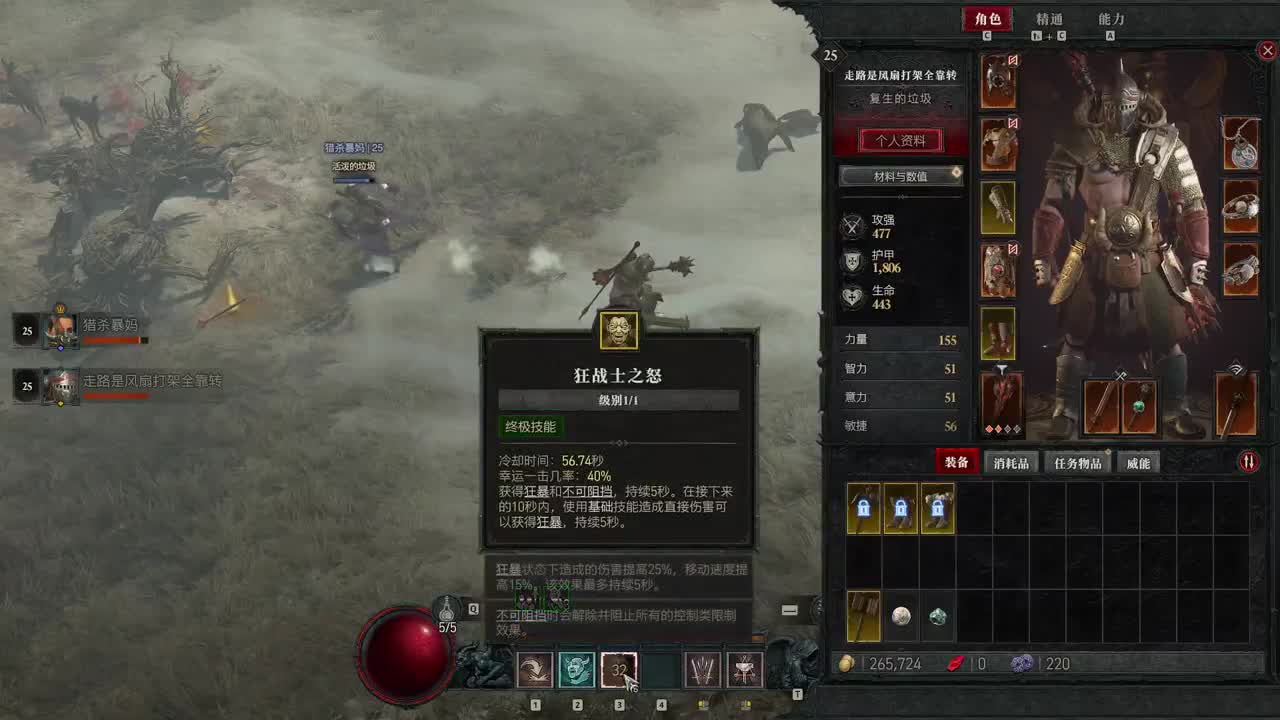Switch to the 消耗品 inventory tab
This screenshot has width=1280, height=720.
pyautogui.click(x=1010, y=461)
